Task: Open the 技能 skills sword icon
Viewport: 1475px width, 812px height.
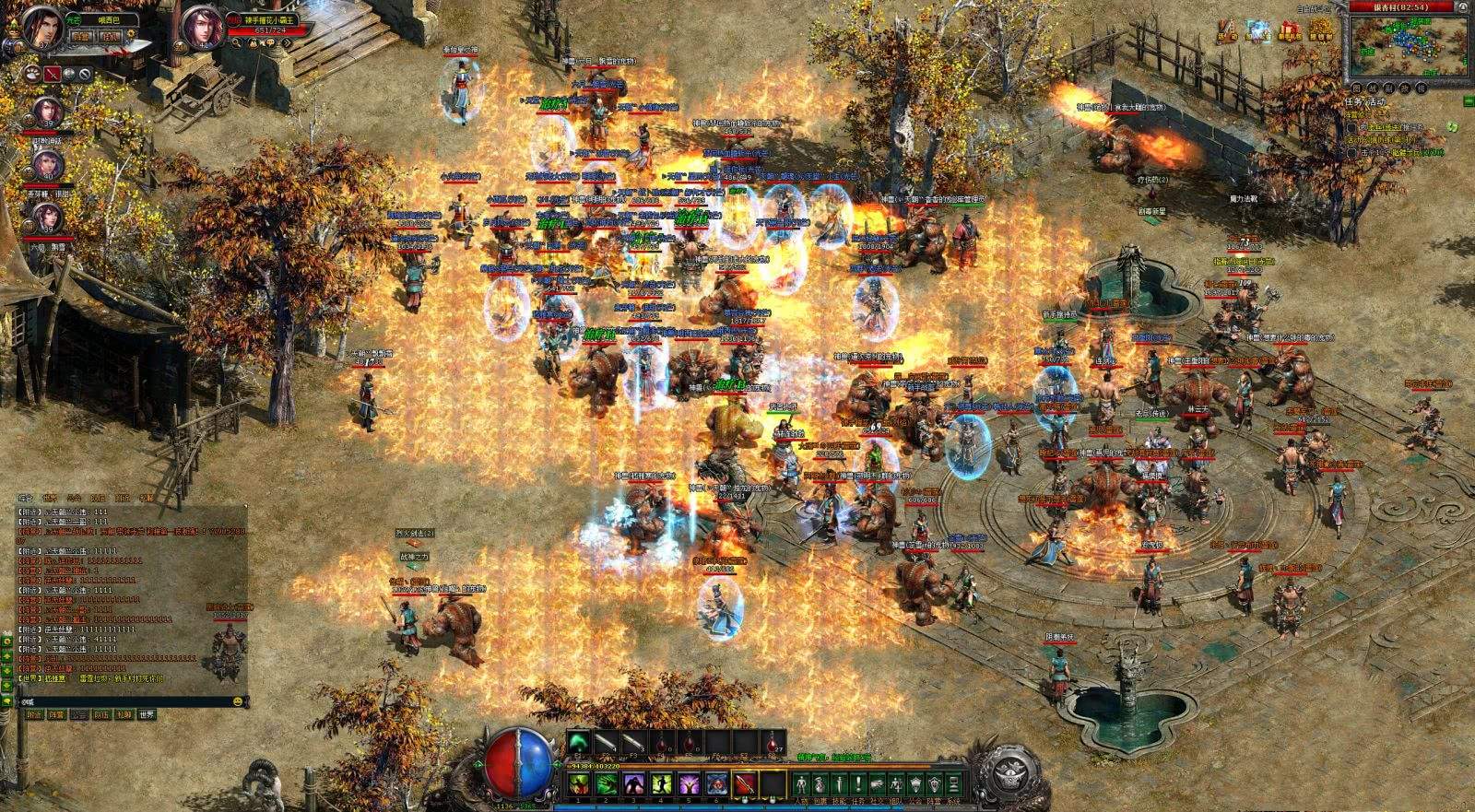Action: [x=839, y=784]
